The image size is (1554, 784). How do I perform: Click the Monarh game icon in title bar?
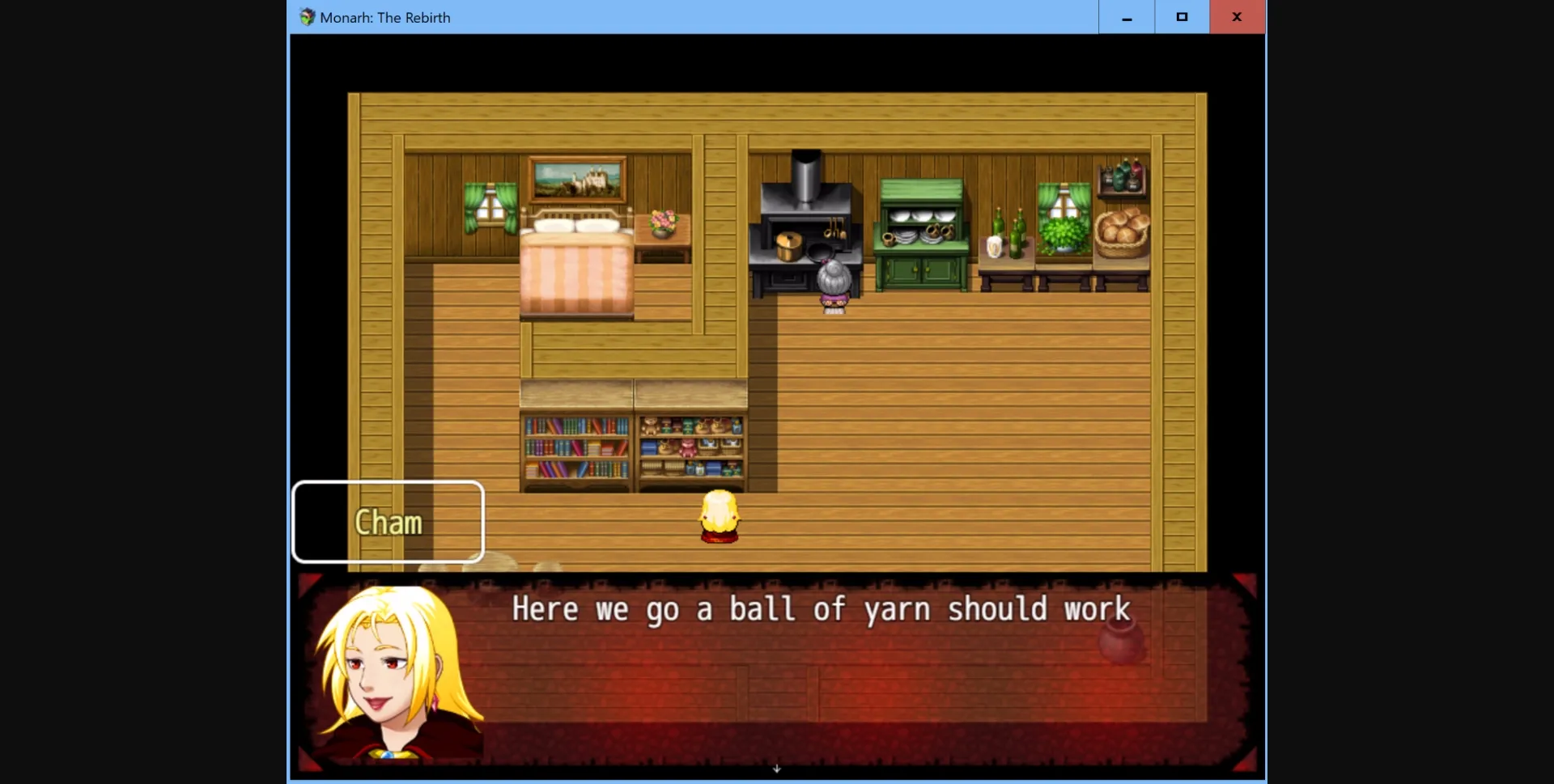[x=307, y=16]
